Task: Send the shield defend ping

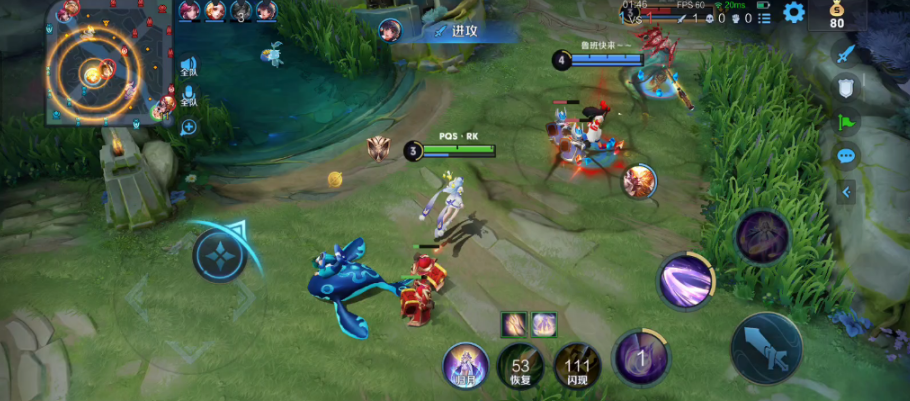Action: coord(847,88)
